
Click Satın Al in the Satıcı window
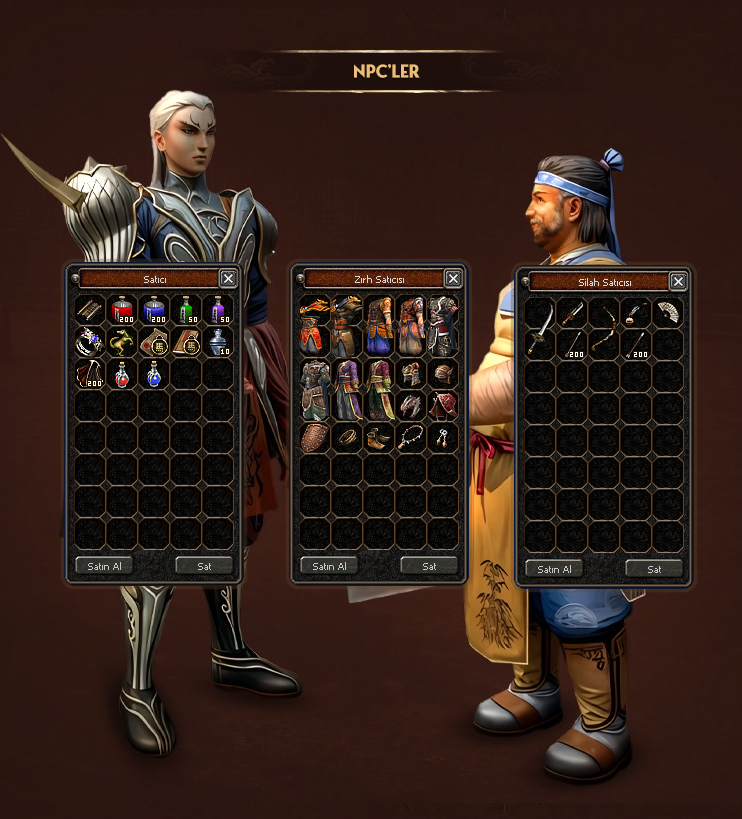[103, 566]
